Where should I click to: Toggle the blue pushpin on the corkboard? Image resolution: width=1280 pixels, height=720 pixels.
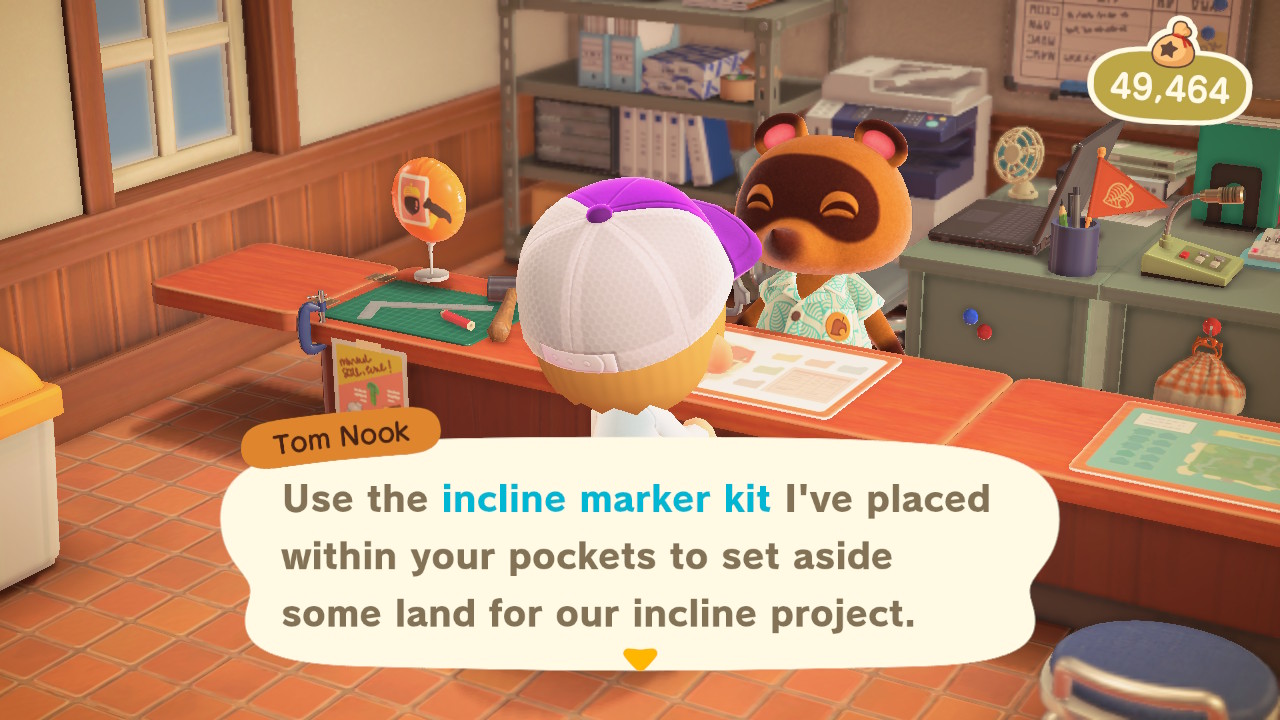970,316
